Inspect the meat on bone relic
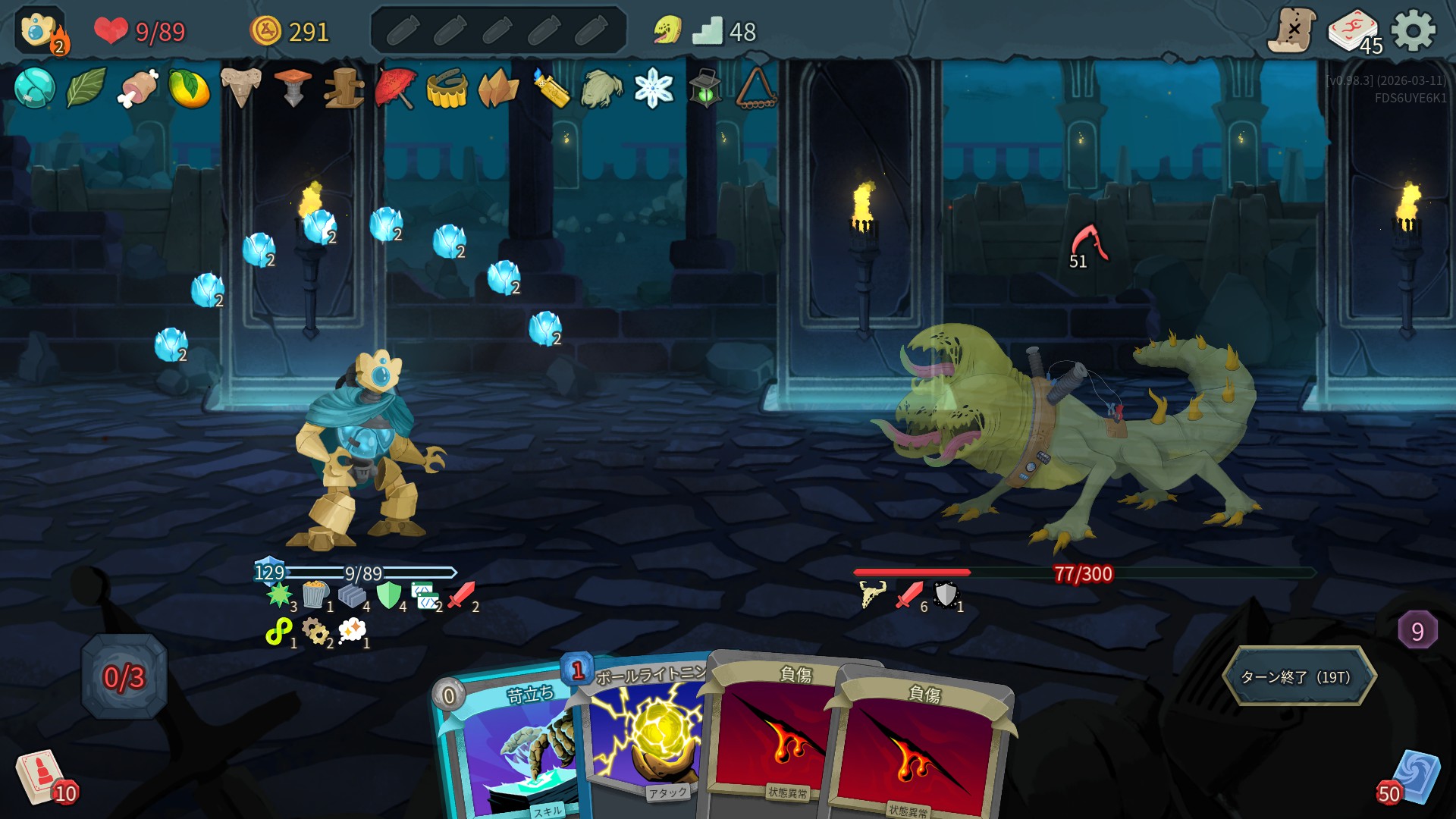Viewport: 1456px width, 819px height. pyautogui.click(x=137, y=88)
